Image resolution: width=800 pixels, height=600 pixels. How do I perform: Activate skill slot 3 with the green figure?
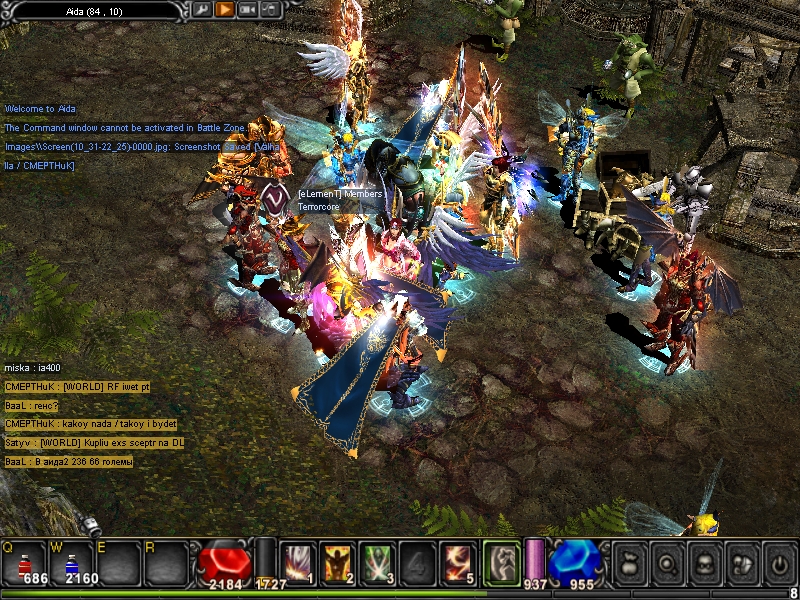point(377,562)
